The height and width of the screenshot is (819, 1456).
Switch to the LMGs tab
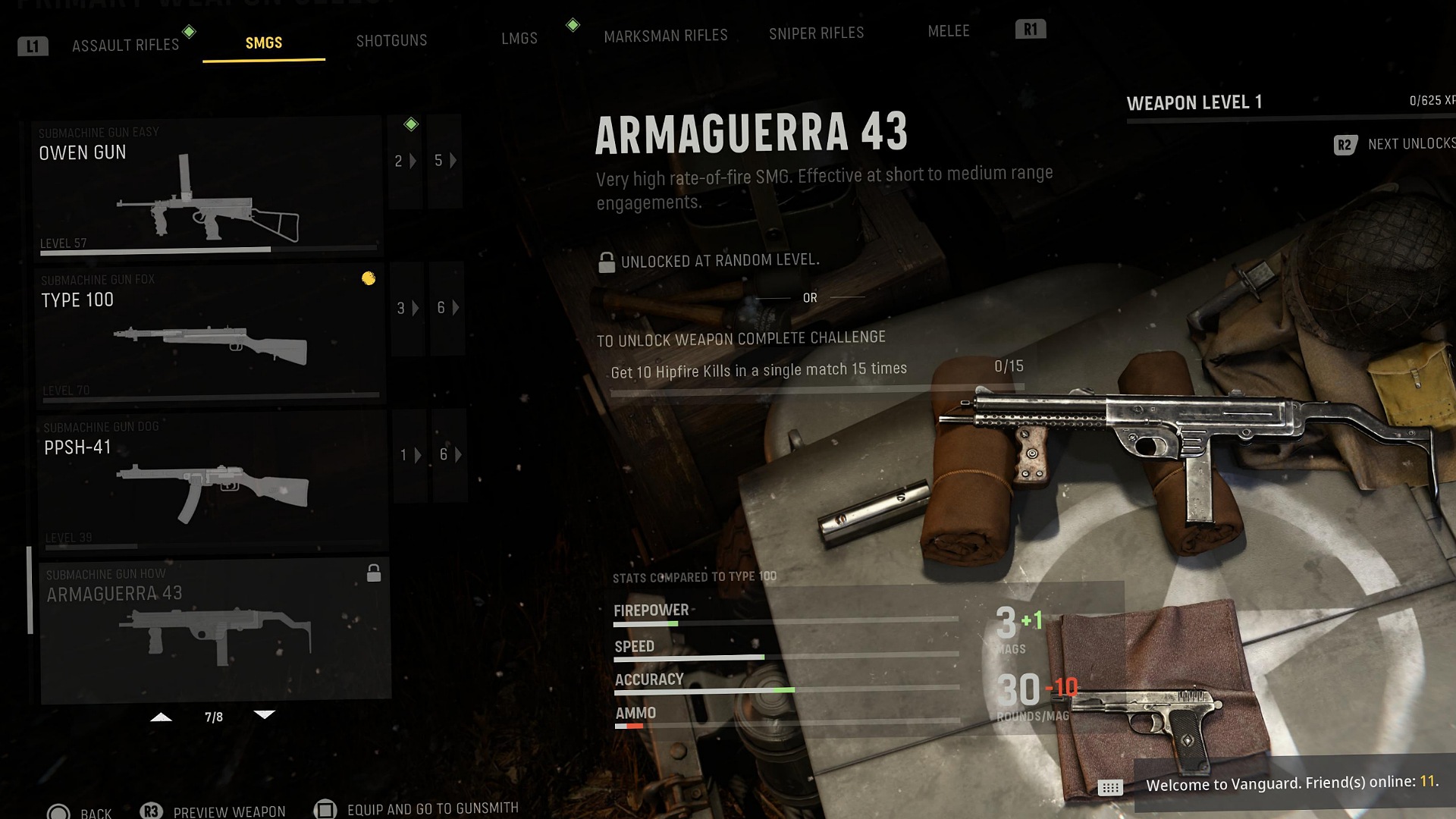[519, 39]
